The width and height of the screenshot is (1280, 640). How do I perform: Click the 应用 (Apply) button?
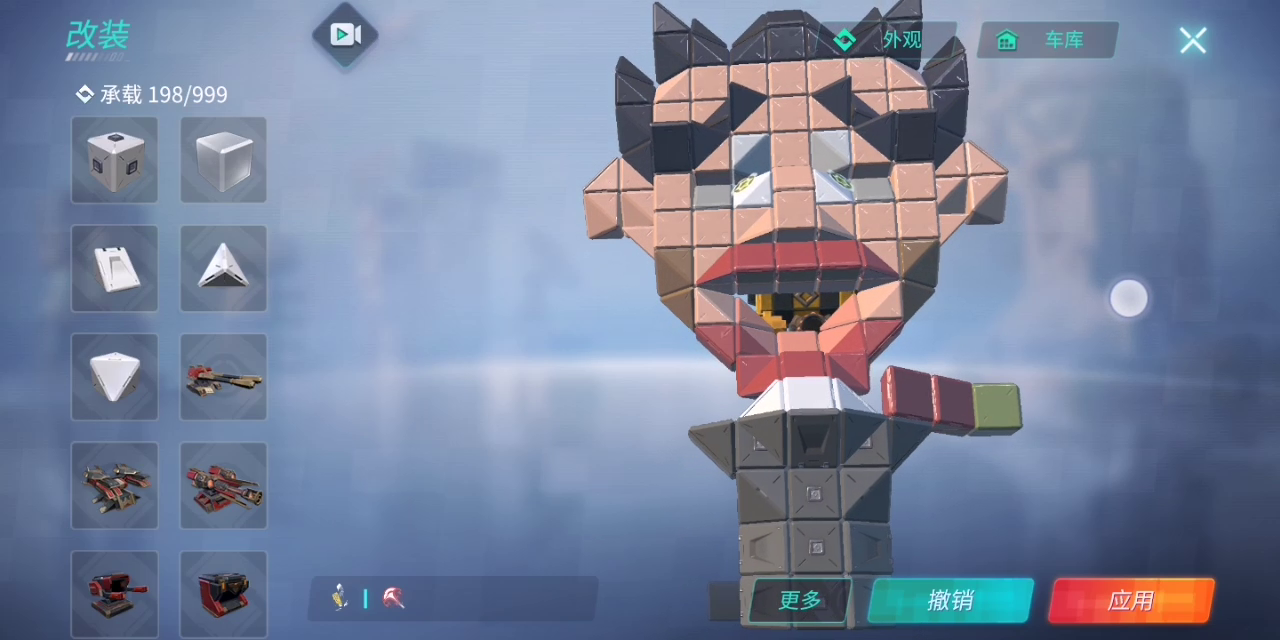click(1131, 600)
